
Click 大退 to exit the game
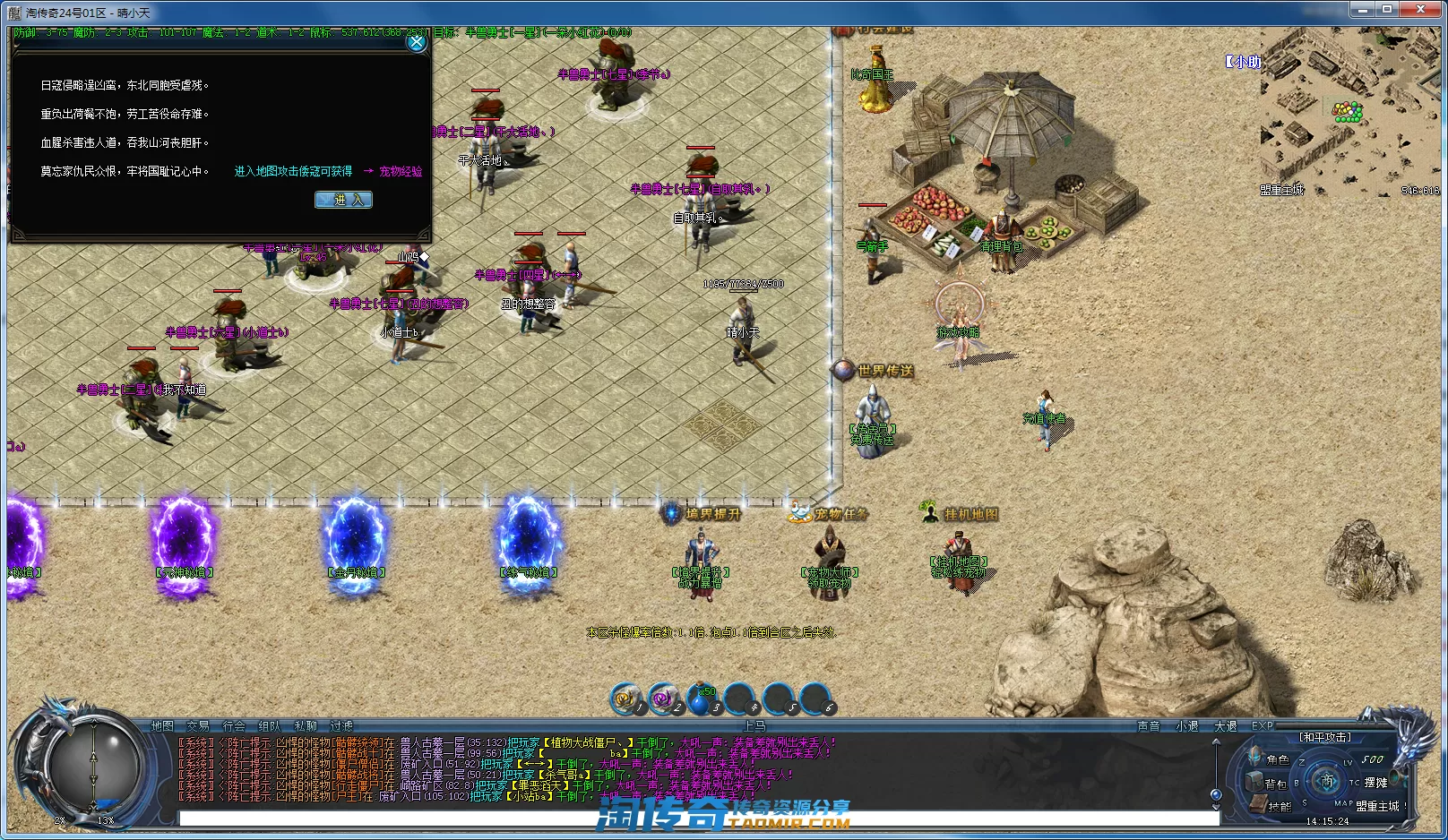tap(1226, 726)
